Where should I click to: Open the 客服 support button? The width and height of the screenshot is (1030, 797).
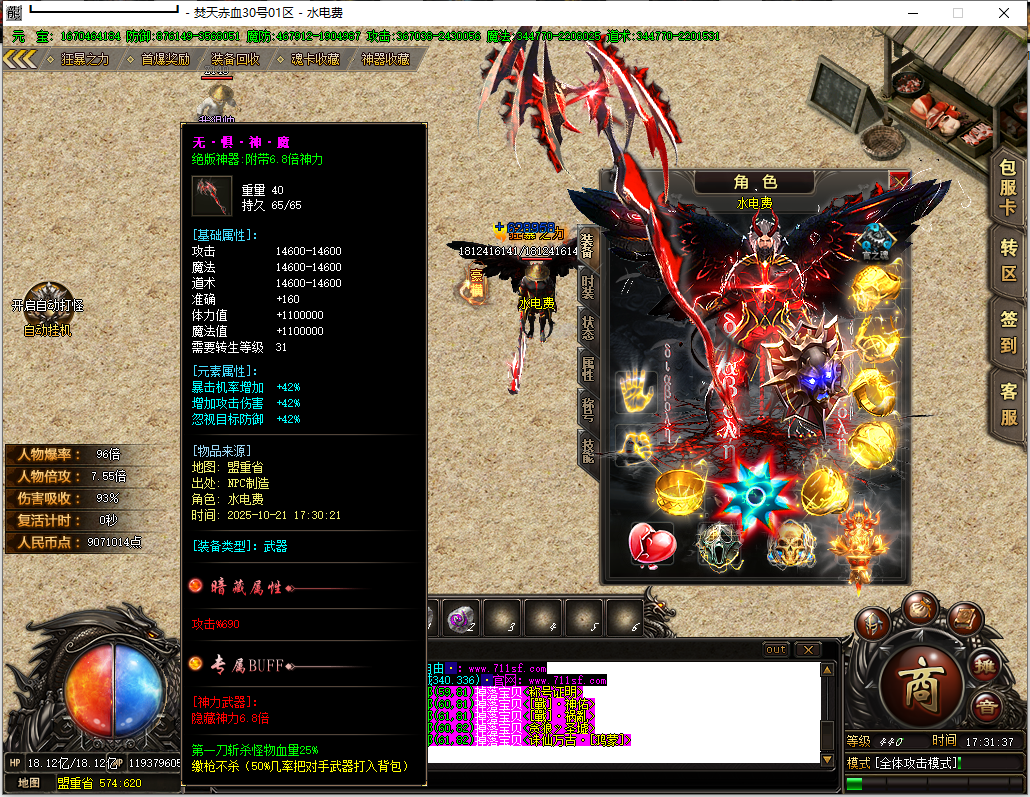click(x=1008, y=404)
